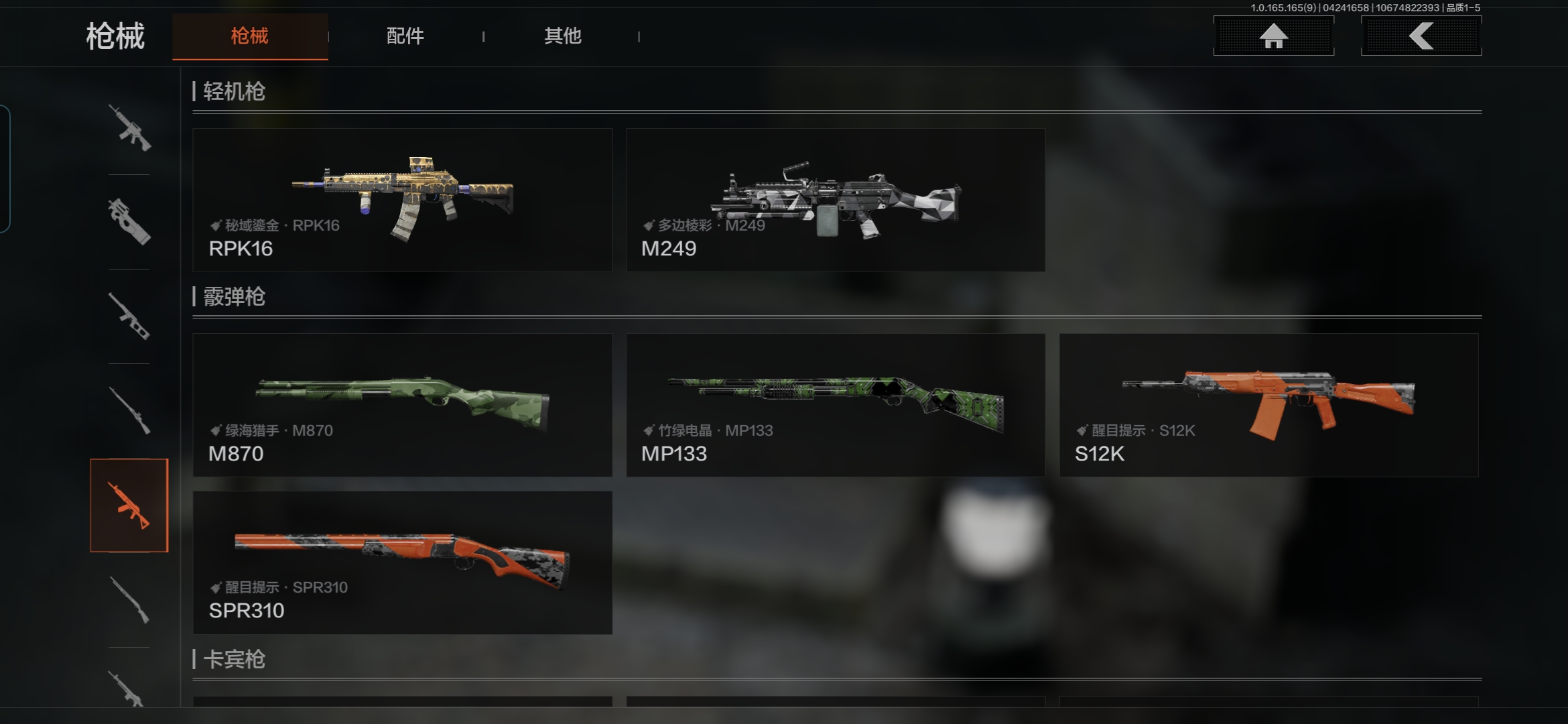Open the MP133 shotgun card
The image size is (1568, 724).
(x=835, y=405)
